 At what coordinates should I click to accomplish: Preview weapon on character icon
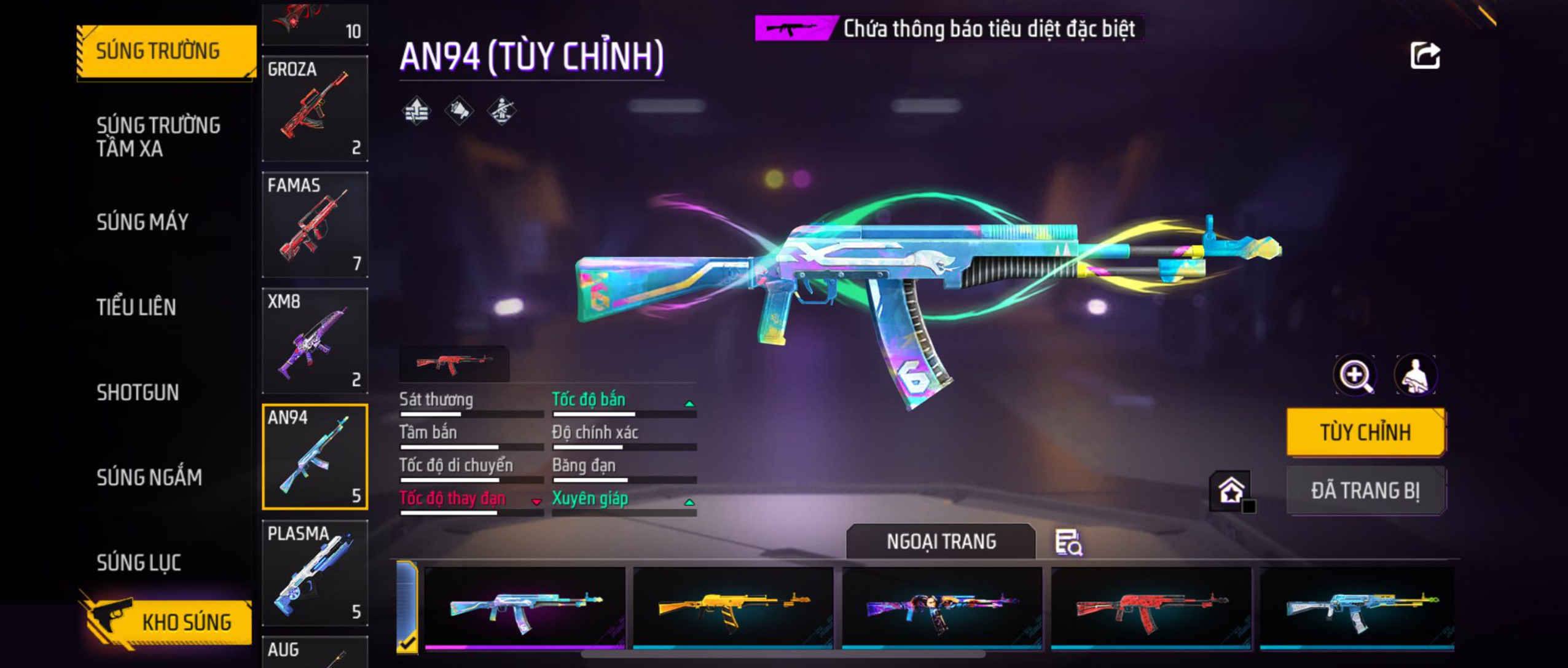coord(1416,375)
